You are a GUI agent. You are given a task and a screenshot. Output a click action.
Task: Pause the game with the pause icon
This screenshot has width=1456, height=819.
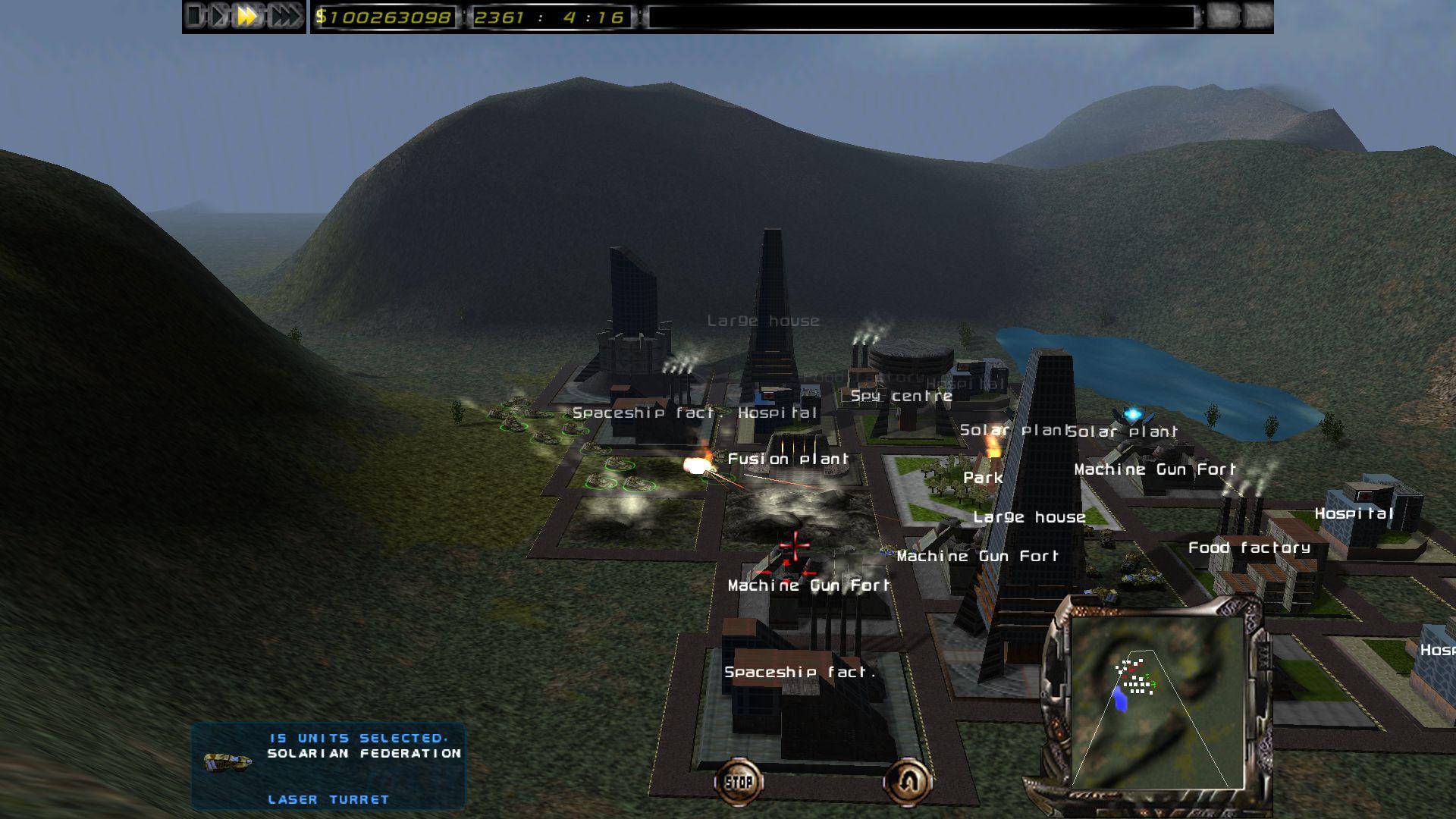[194, 14]
